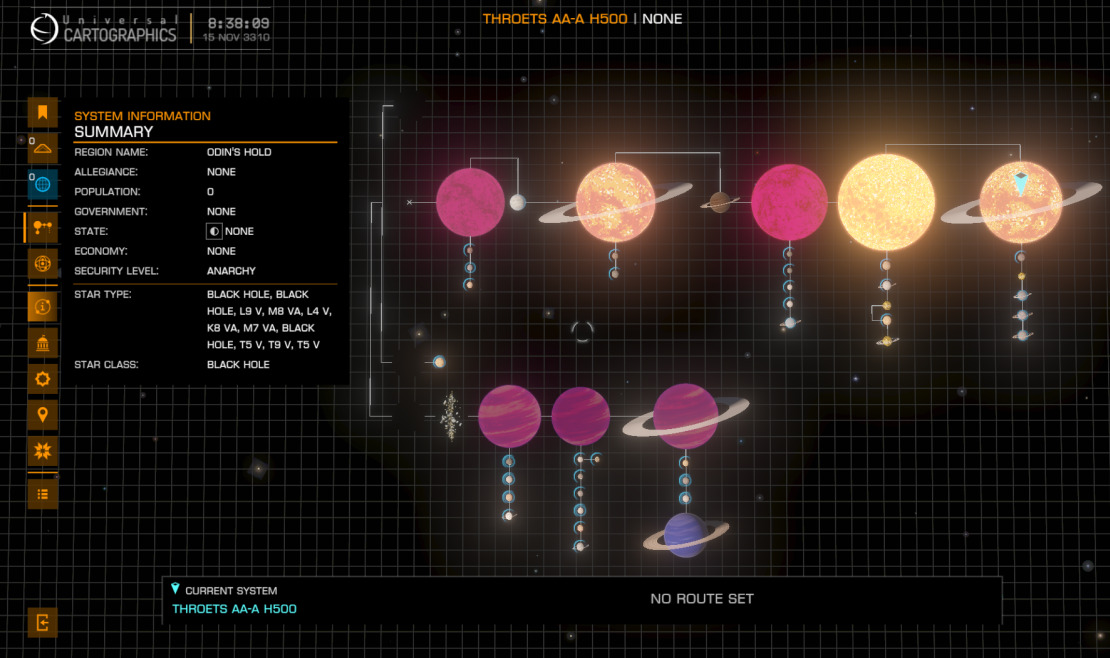1110x658 pixels.
Task: Switch to the galaxy map icon
Action: click(x=42, y=149)
